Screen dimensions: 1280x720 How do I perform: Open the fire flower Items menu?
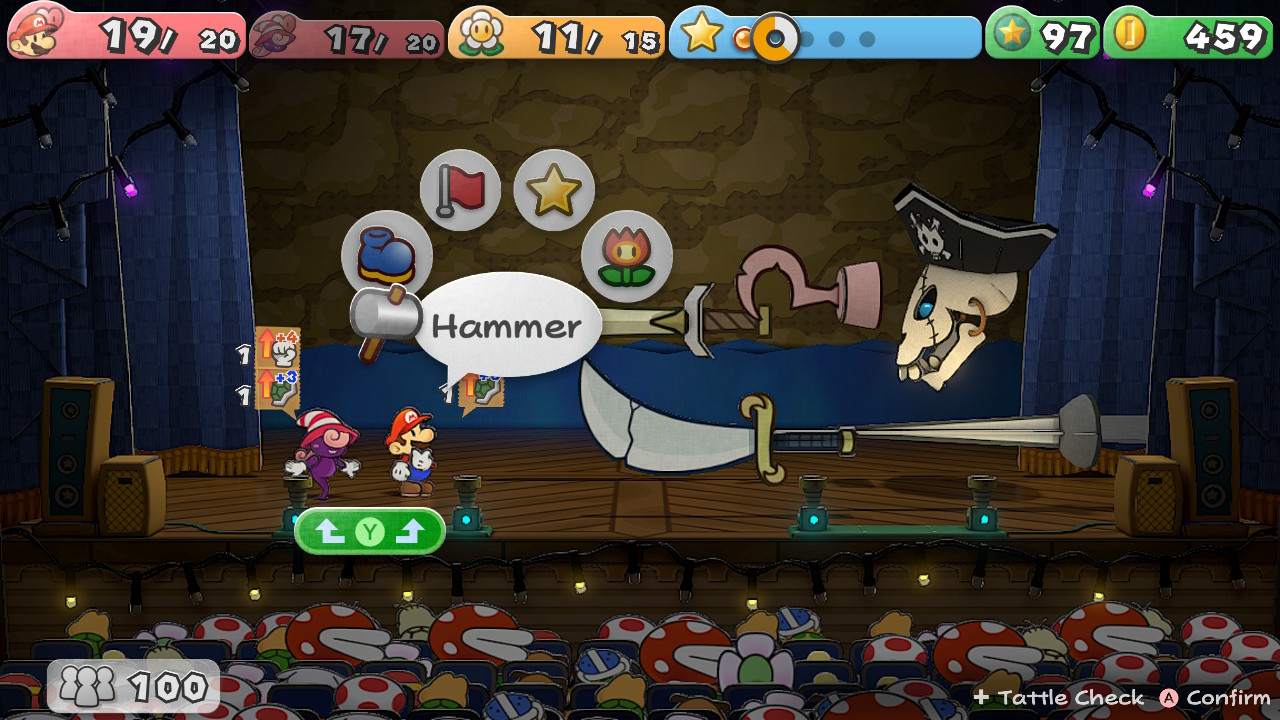click(626, 256)
